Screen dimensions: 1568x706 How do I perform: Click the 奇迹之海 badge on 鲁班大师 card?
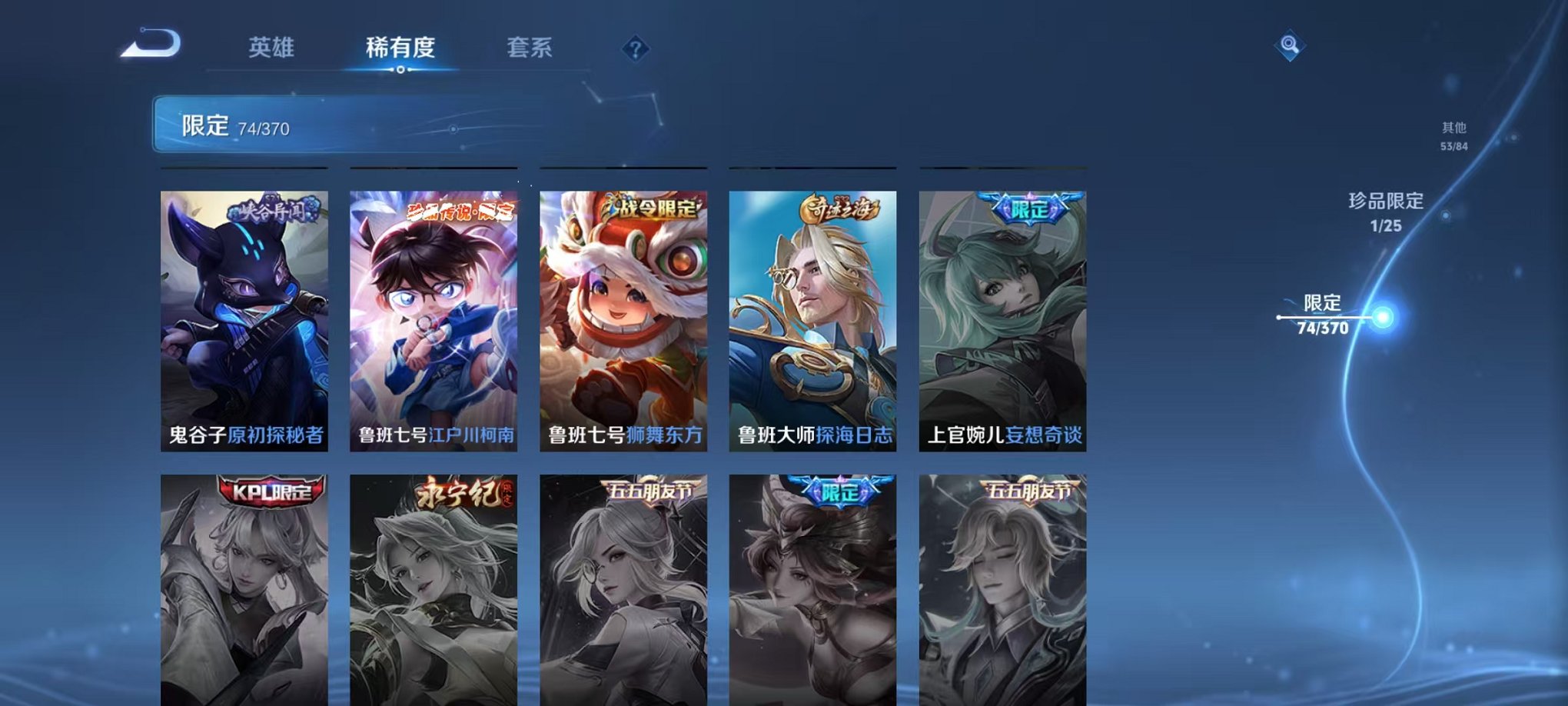tap(839, 208)
